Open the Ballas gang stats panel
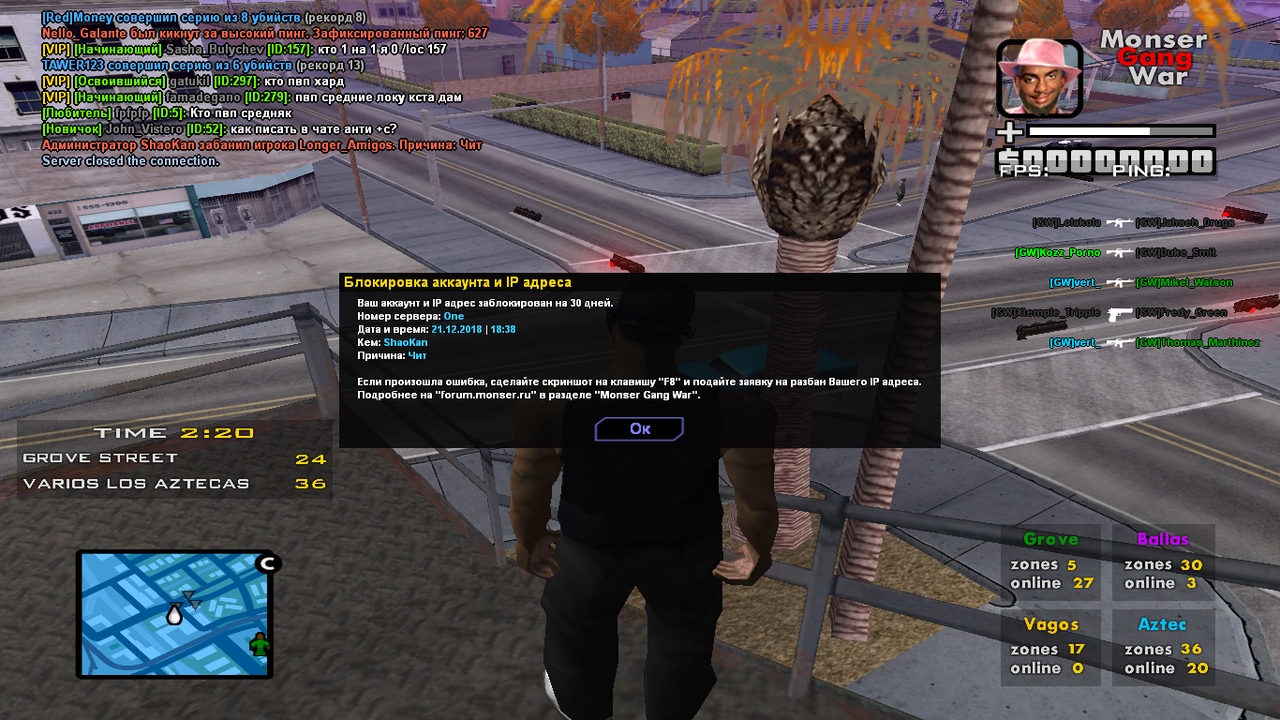The width and height of the screenshot is (1280, 720). [1163, 561]
